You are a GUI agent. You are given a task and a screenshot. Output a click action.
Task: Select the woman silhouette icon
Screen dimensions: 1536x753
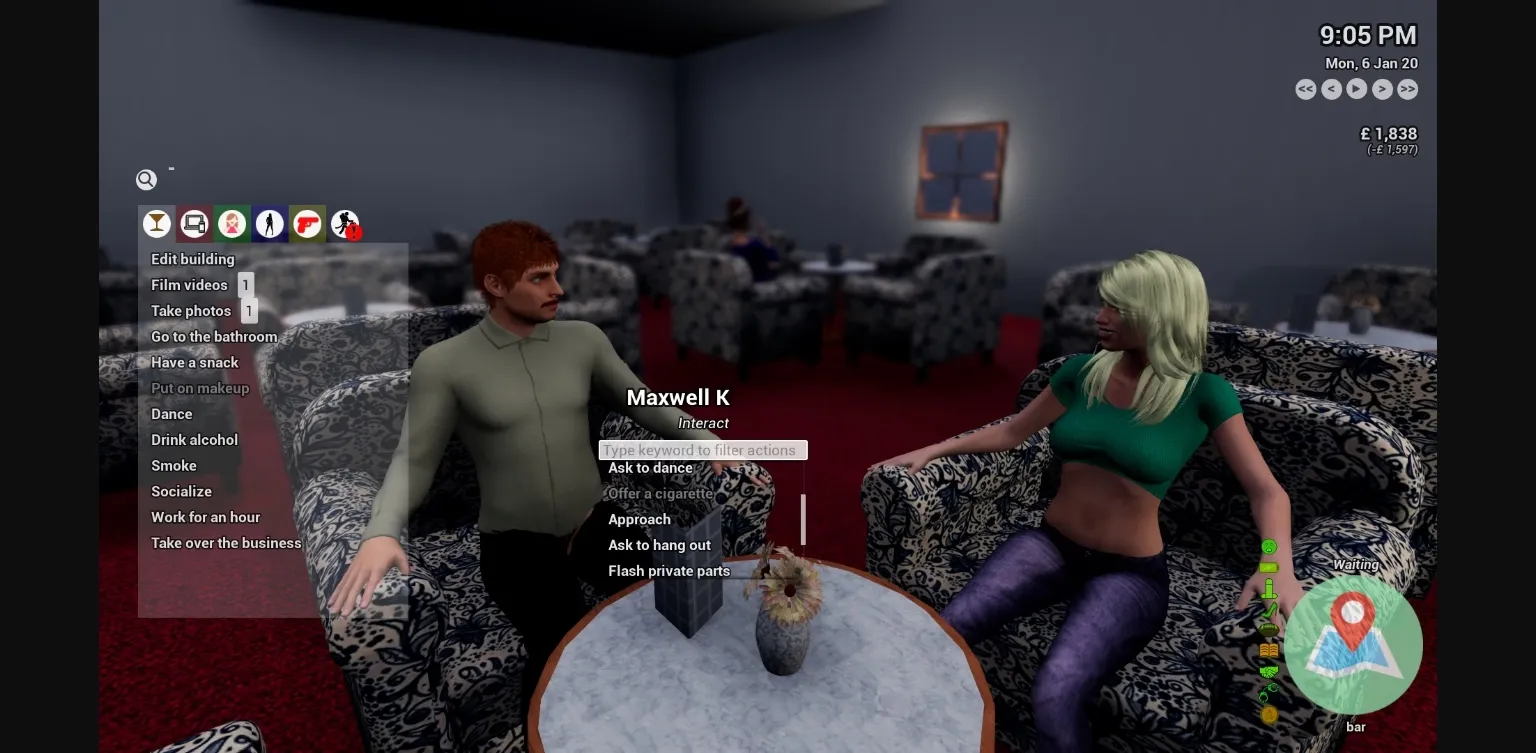point(269,224)
